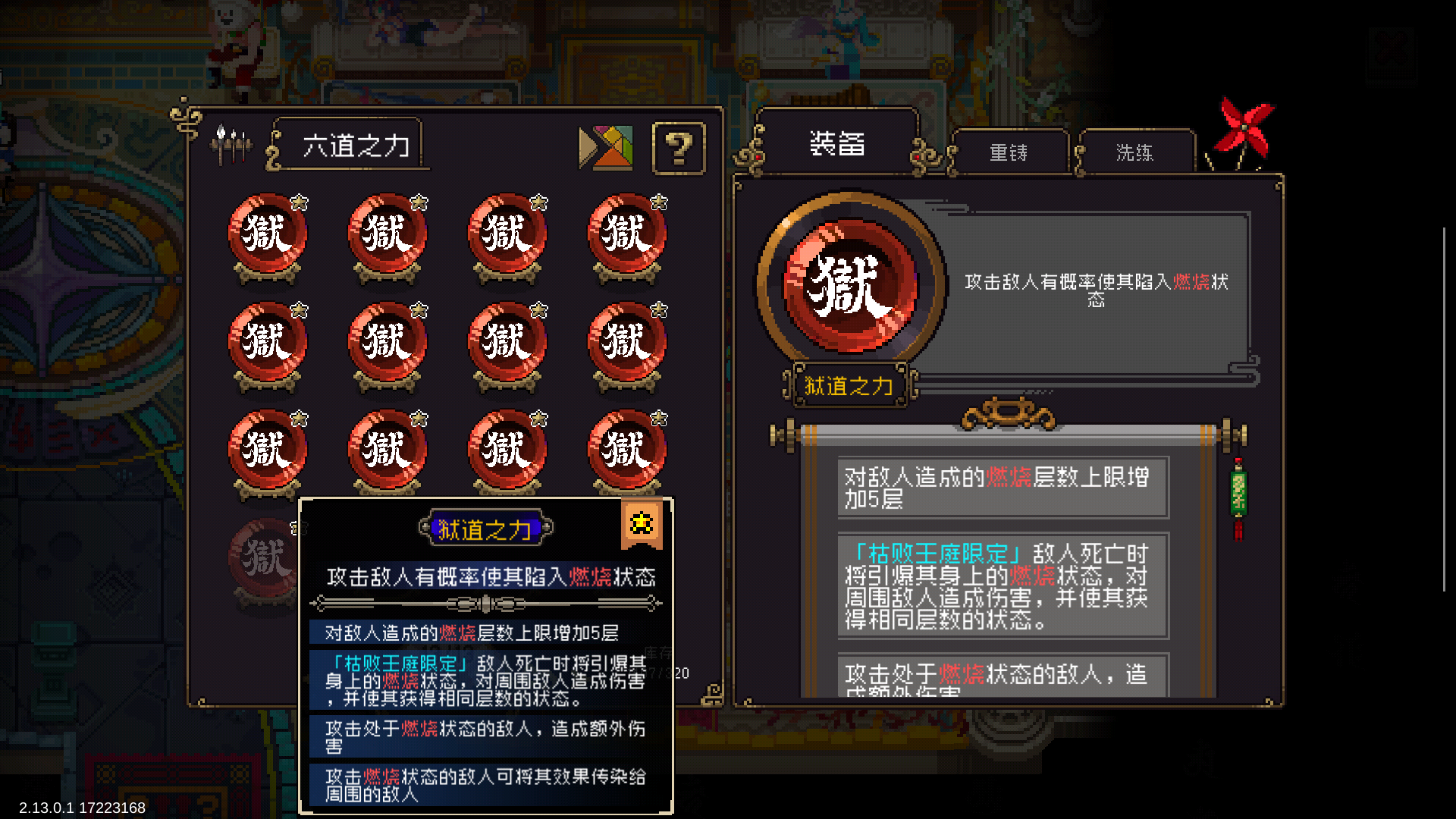Expand the 狱道之力 name plate
Viewport: 1456px width, 819px height.
pos(849,386)
